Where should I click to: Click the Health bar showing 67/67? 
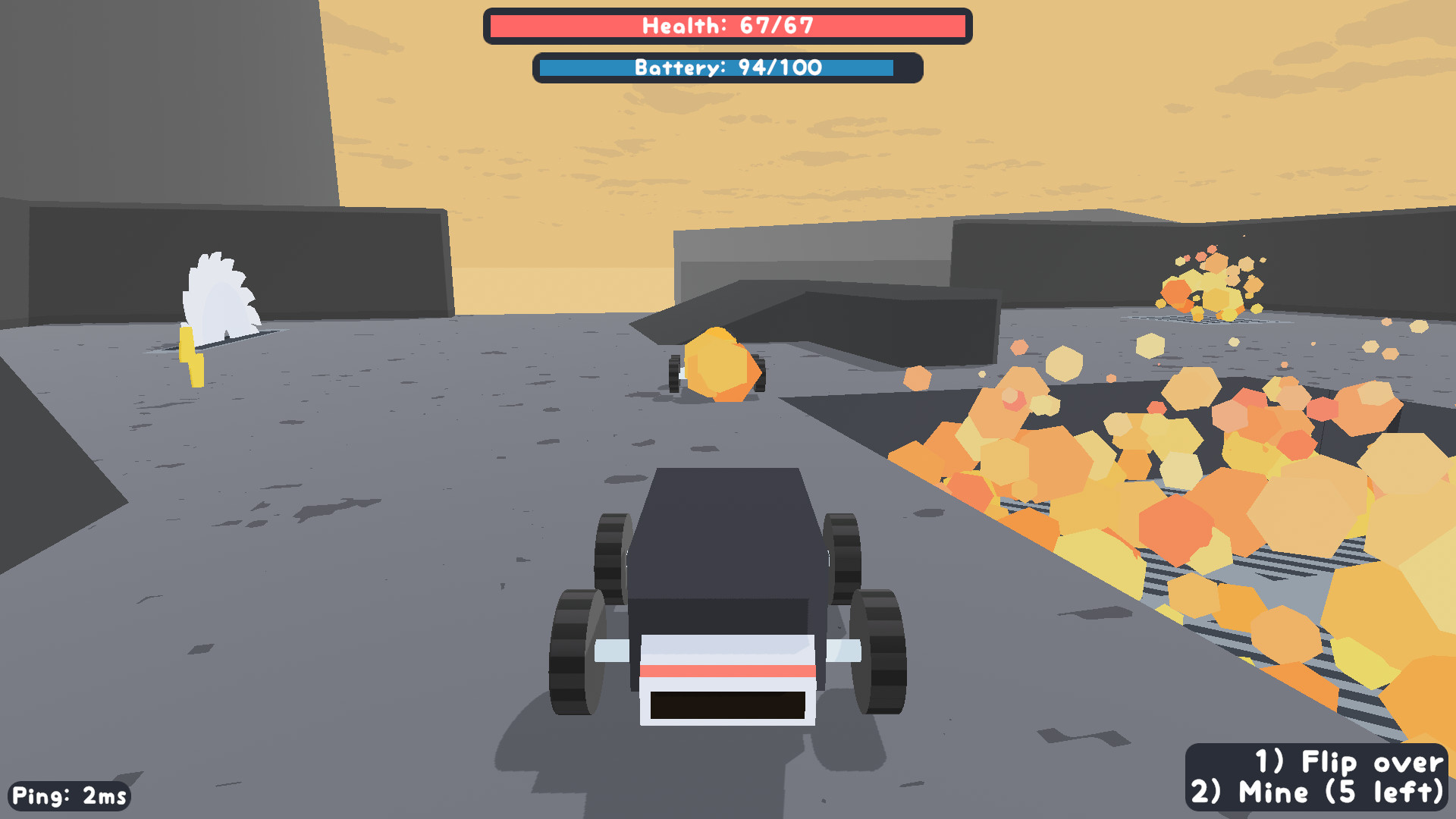point(728,25)
